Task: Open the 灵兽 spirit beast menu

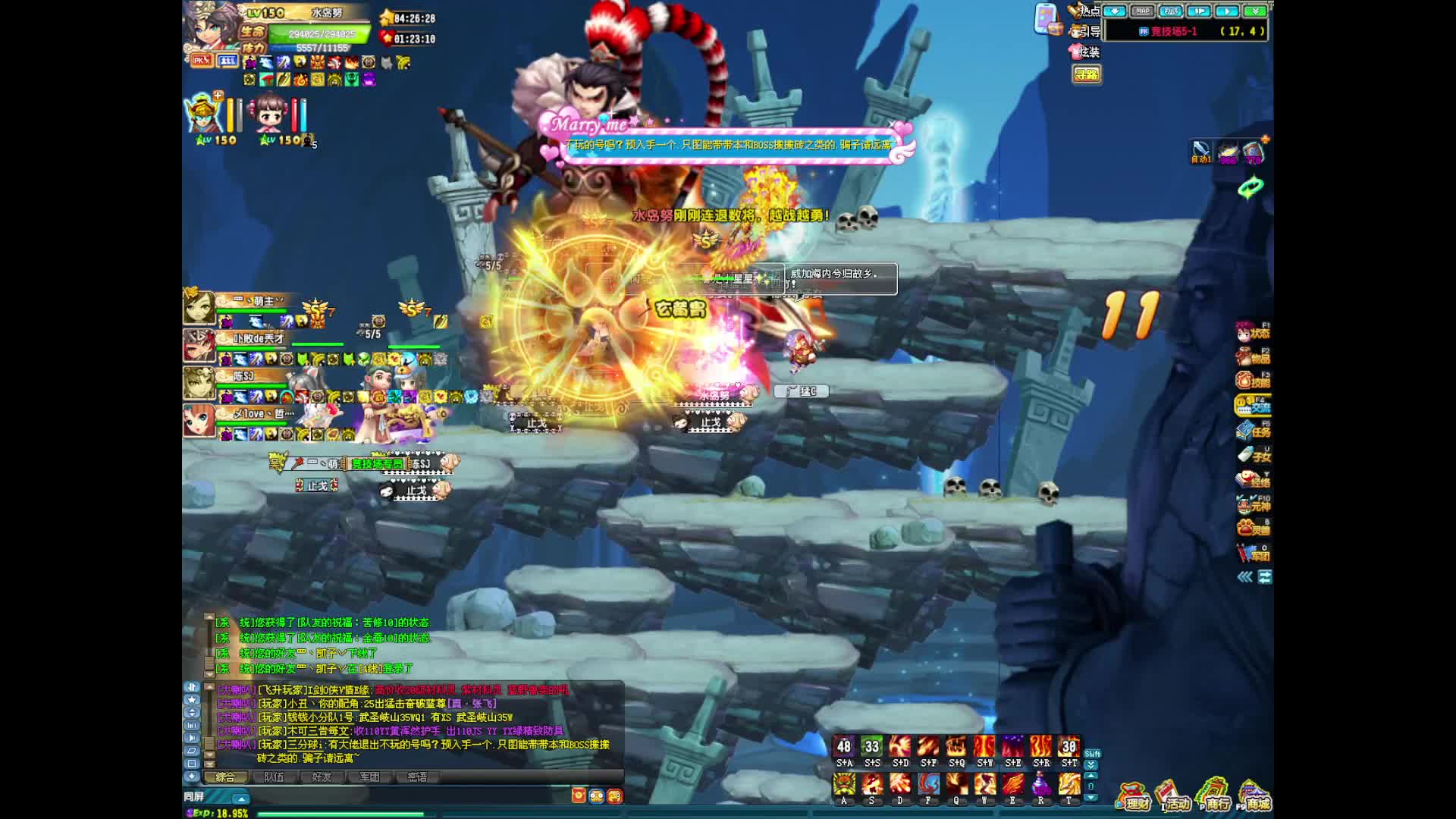Action: point(1253,529)
